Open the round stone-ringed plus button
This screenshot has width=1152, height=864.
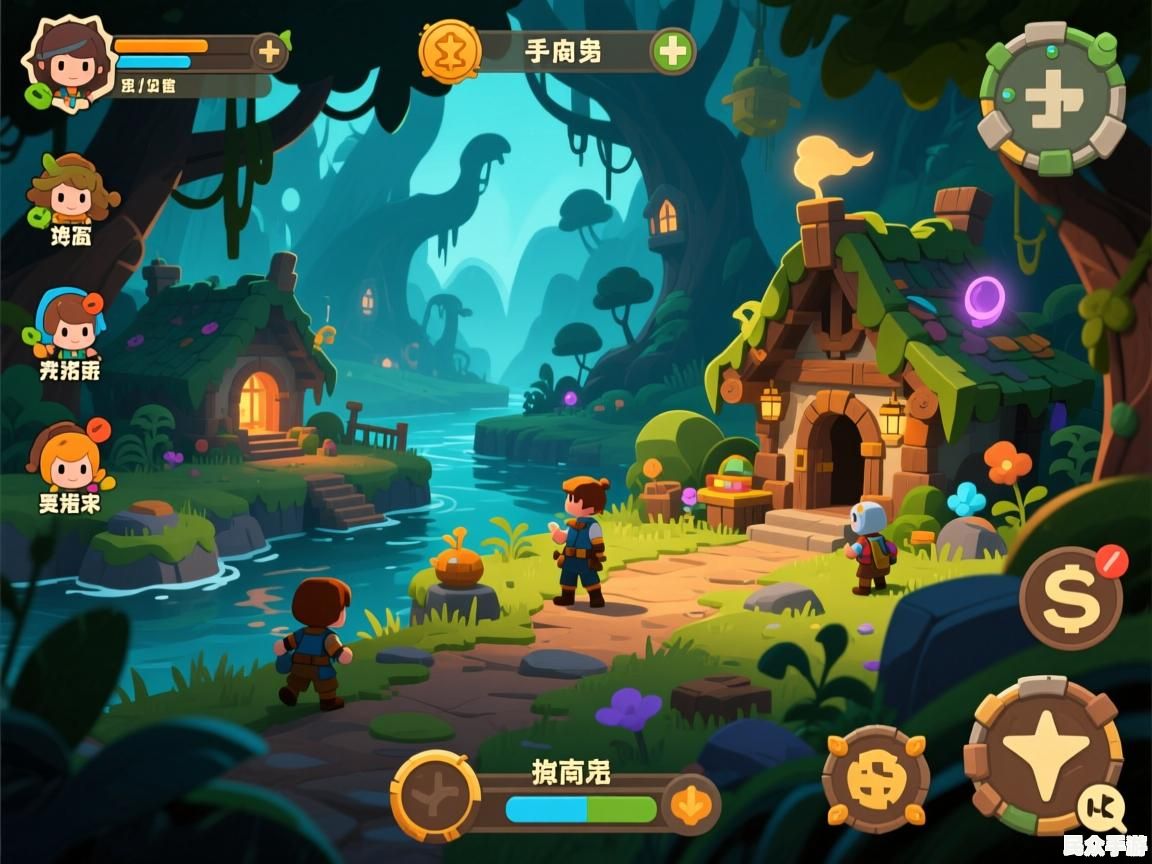point(1052,99)
